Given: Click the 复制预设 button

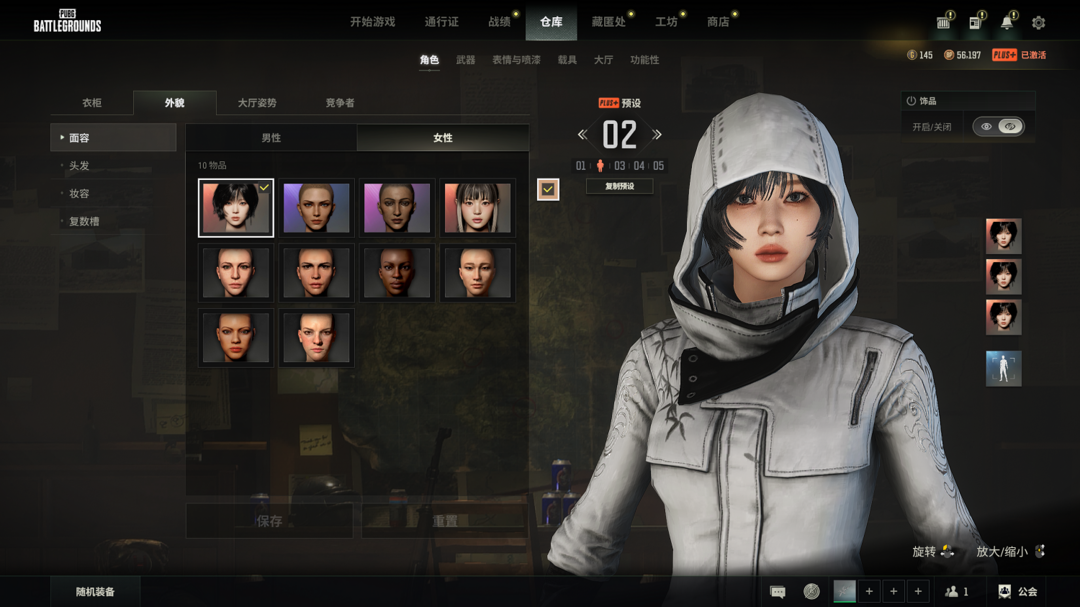Looking at the screenshot, I should (619, 186).
